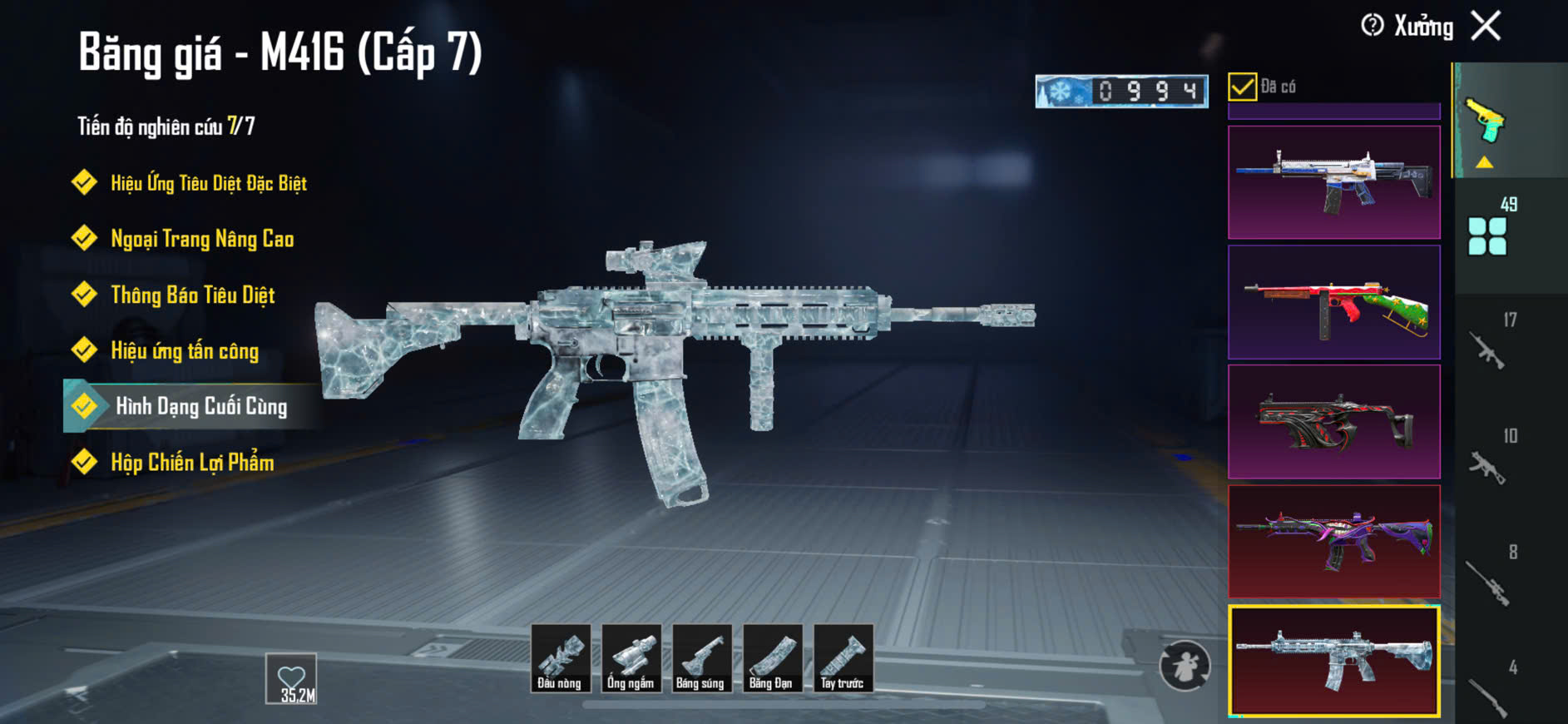Choose the white and blue rifle skin
This screenshot has width=1568, height=724.
pos(1333,182)
